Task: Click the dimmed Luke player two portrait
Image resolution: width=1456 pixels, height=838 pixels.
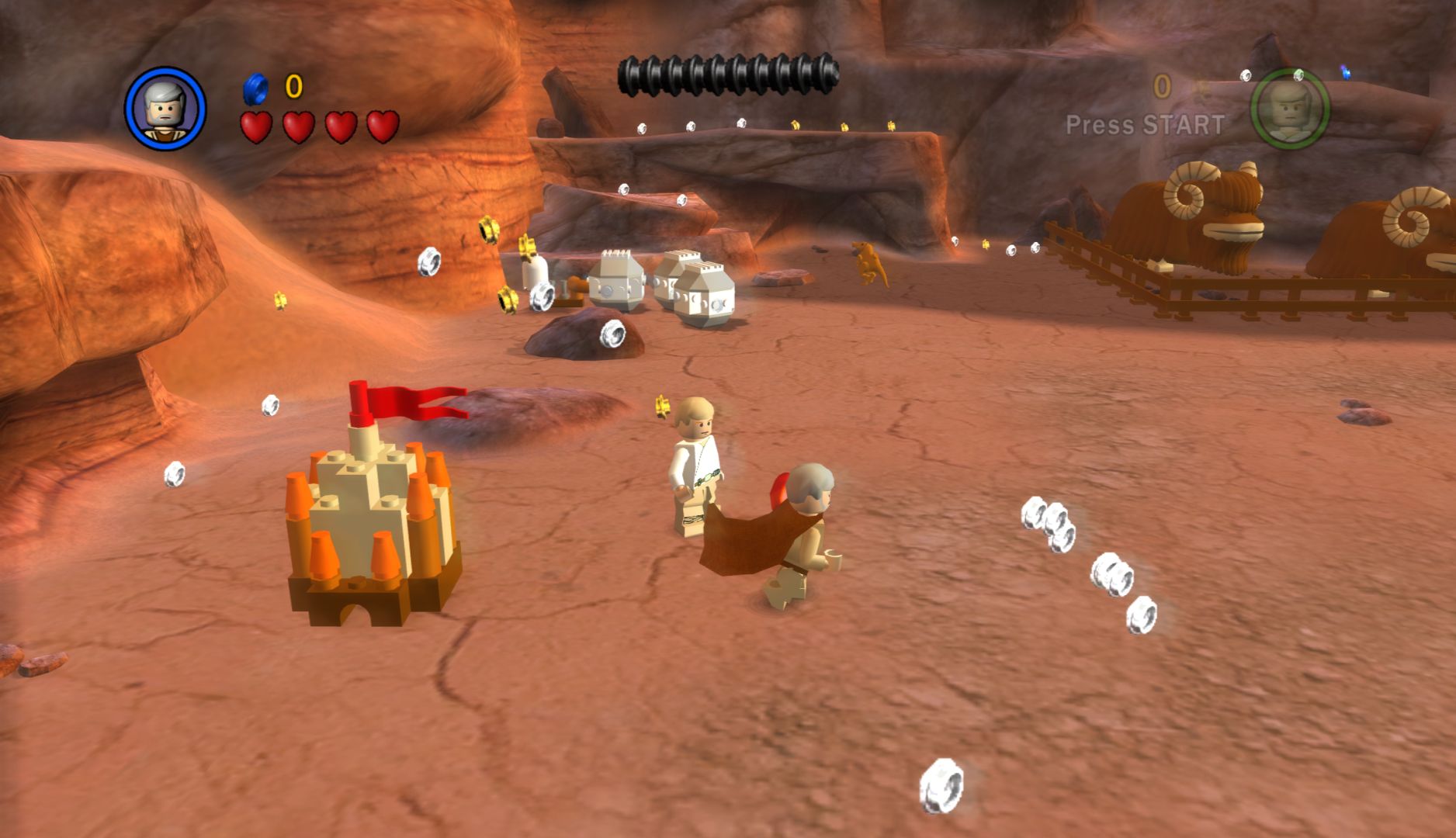Action: (x=1289, y=109)
